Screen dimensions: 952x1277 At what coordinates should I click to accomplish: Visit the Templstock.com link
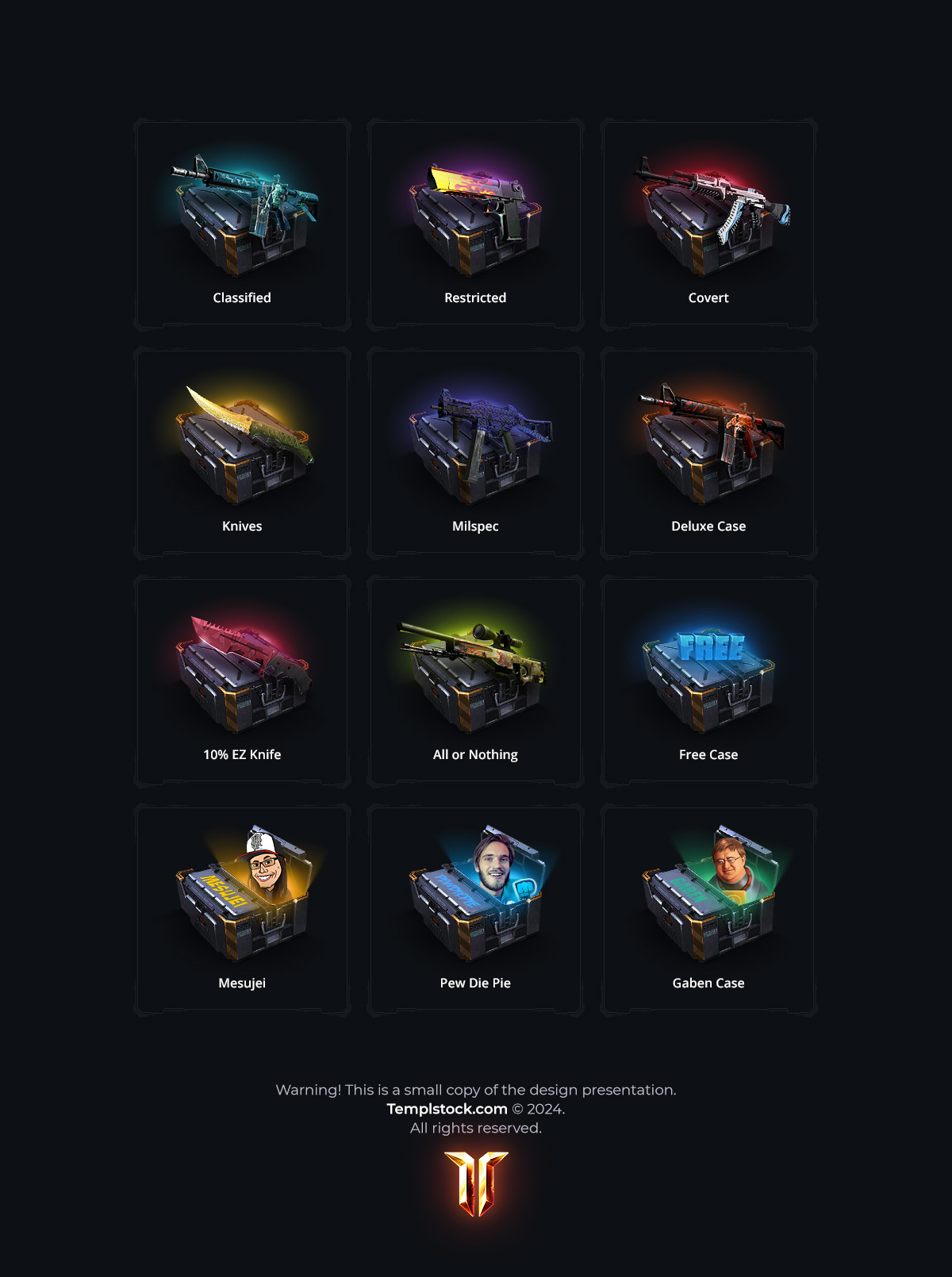click(447, 1109)
